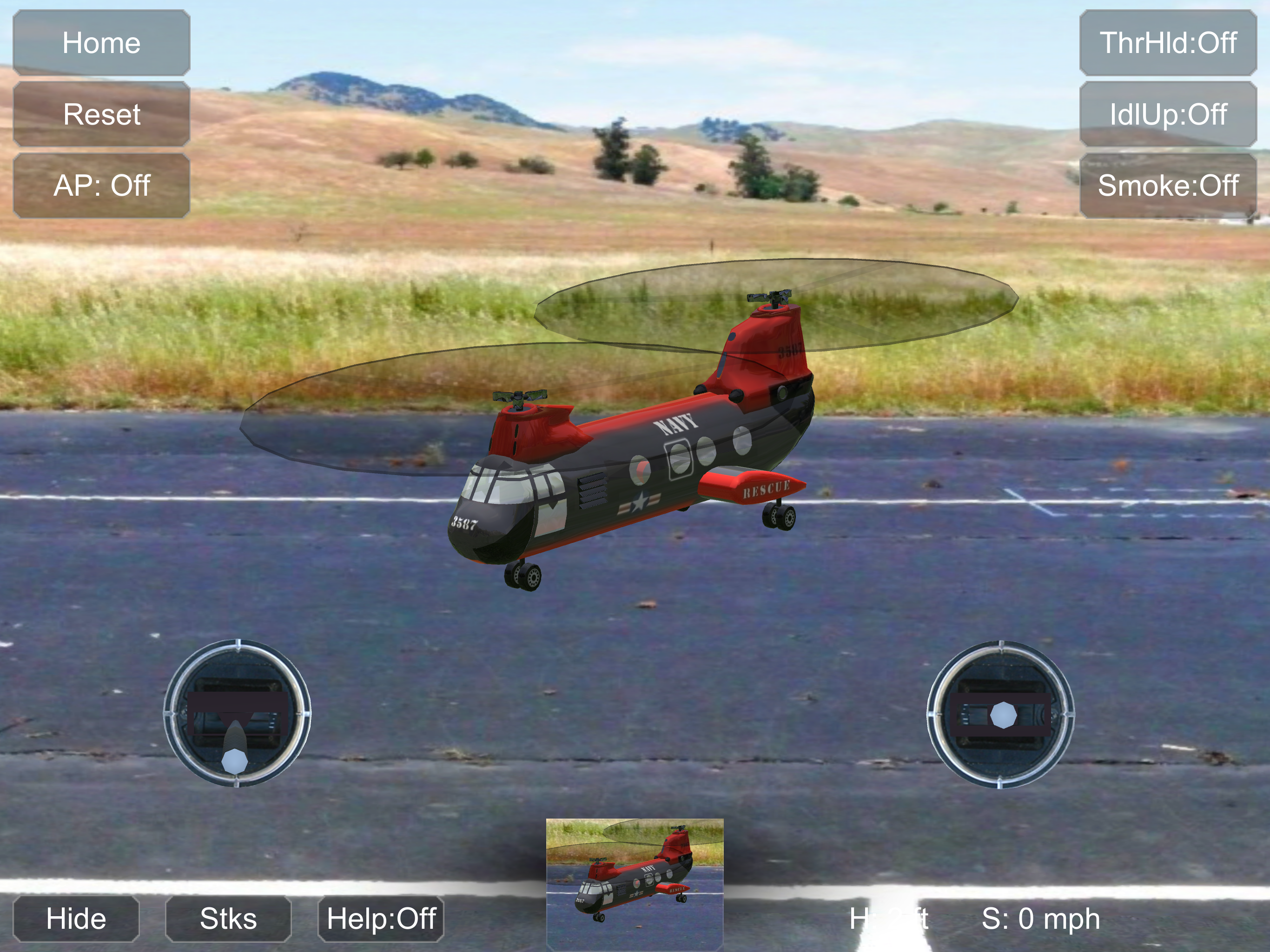Viewport: 1270px width, 952px height.
Task: Click the left throttle joystick
Action: [x=237, y=714]
